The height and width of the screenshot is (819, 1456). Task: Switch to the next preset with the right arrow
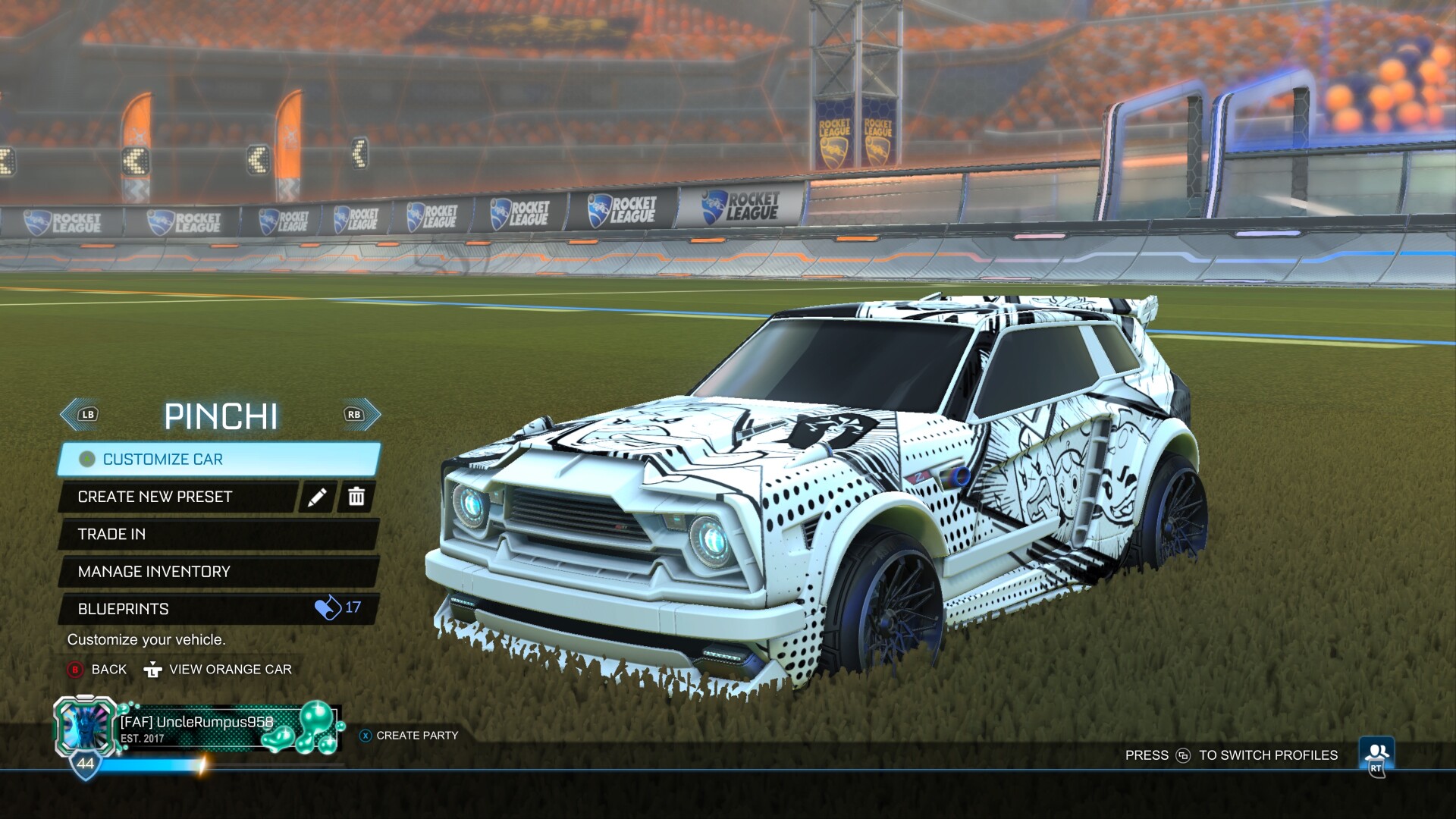point(361,415)
